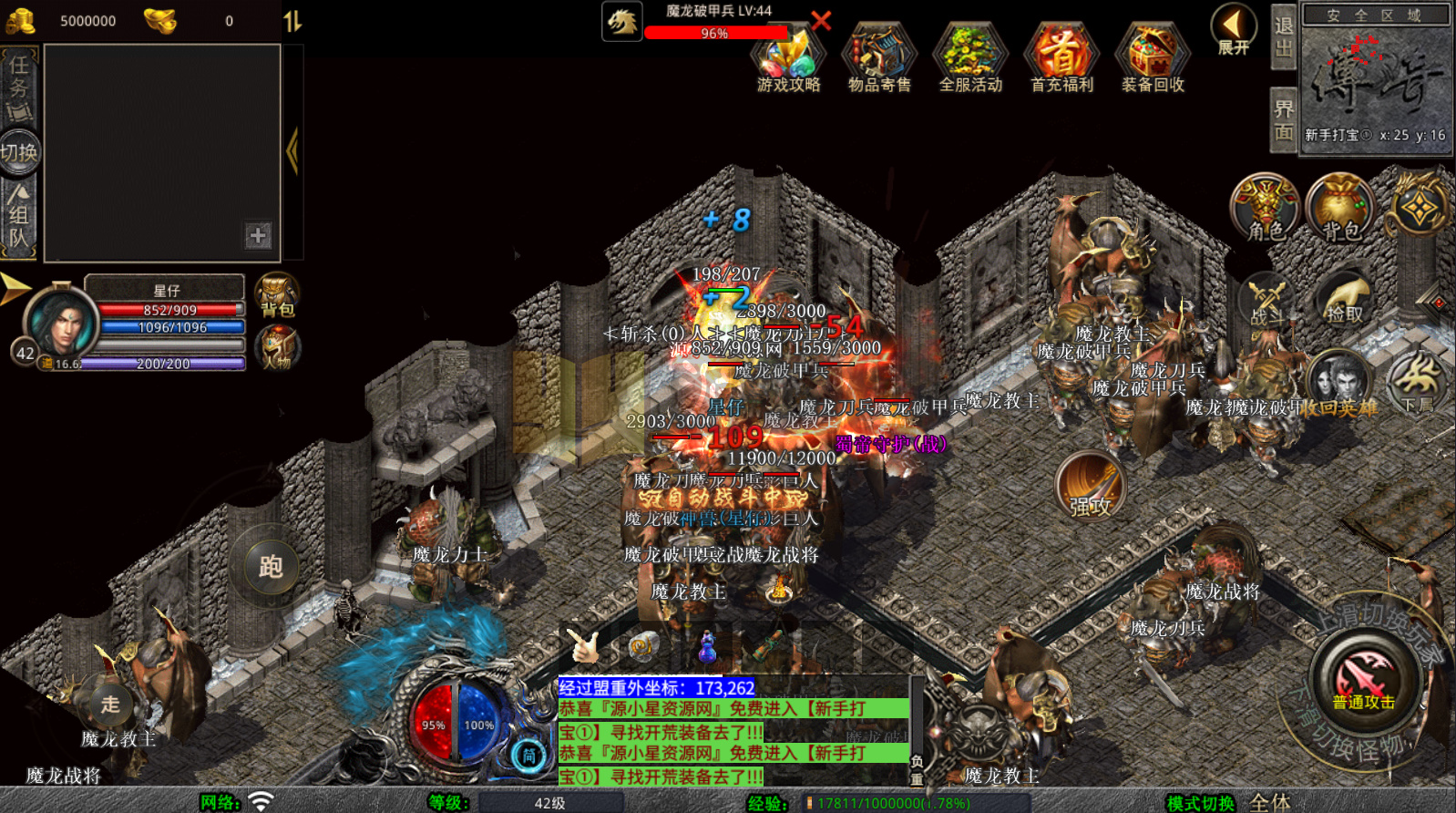Switch to the 组队 team tab
The height and width of the screenshot is (813, 1456).
(18, 215)
